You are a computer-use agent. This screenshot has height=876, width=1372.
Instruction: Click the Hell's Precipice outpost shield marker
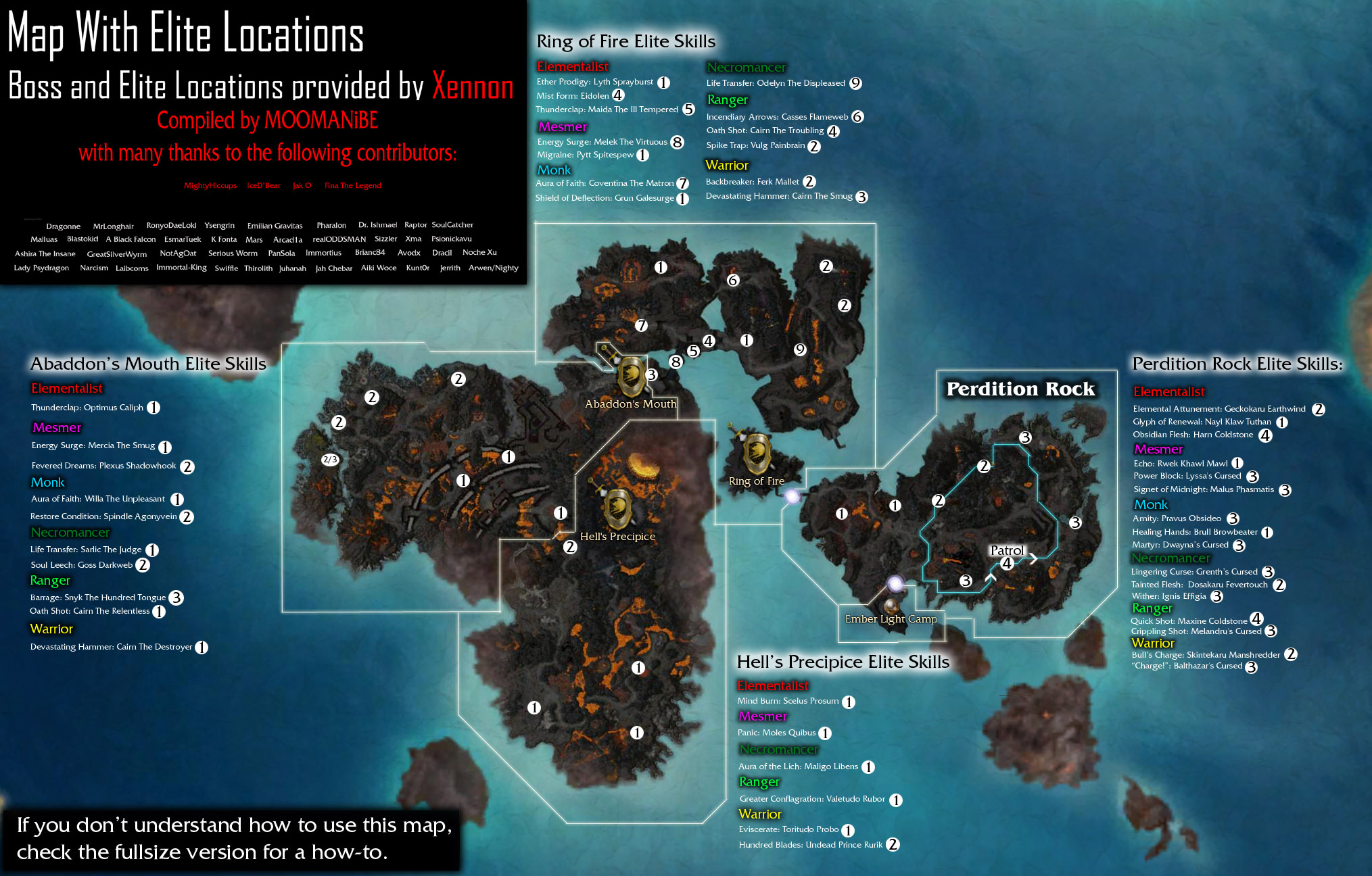point(617,508)
